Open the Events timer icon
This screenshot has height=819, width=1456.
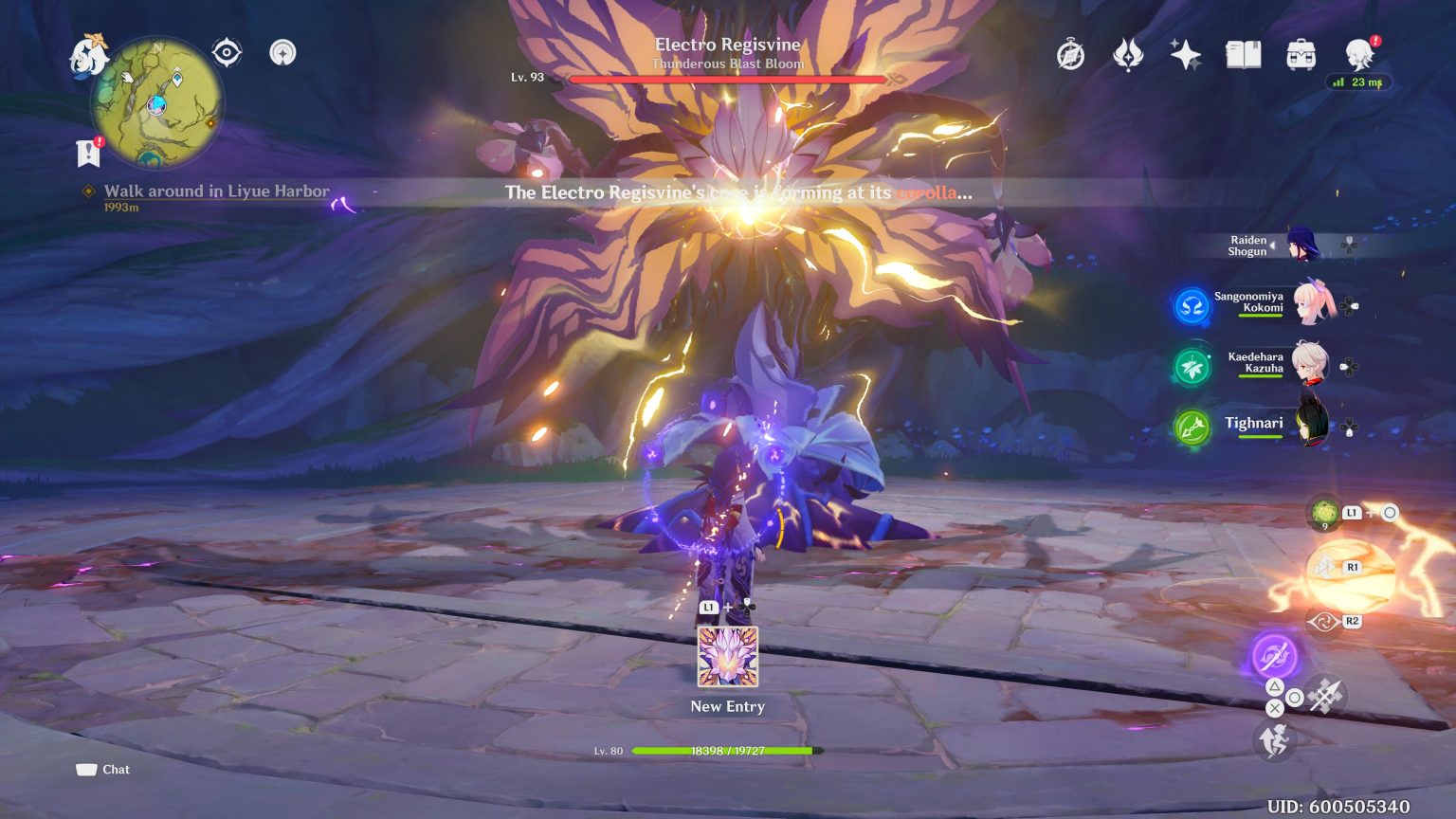click(x=1069, y=55)
